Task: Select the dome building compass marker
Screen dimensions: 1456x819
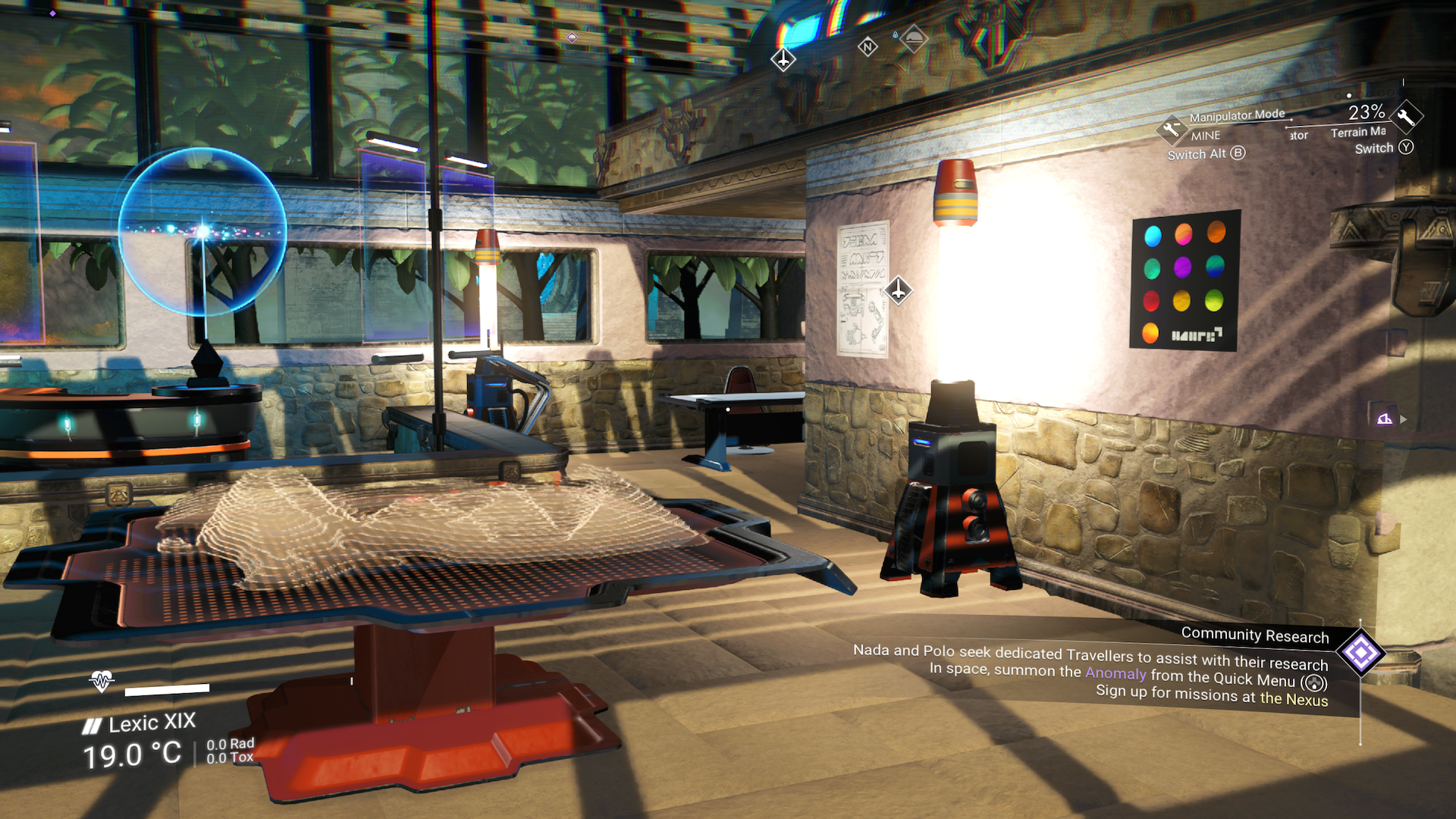Action: click(x=914, y=38)
